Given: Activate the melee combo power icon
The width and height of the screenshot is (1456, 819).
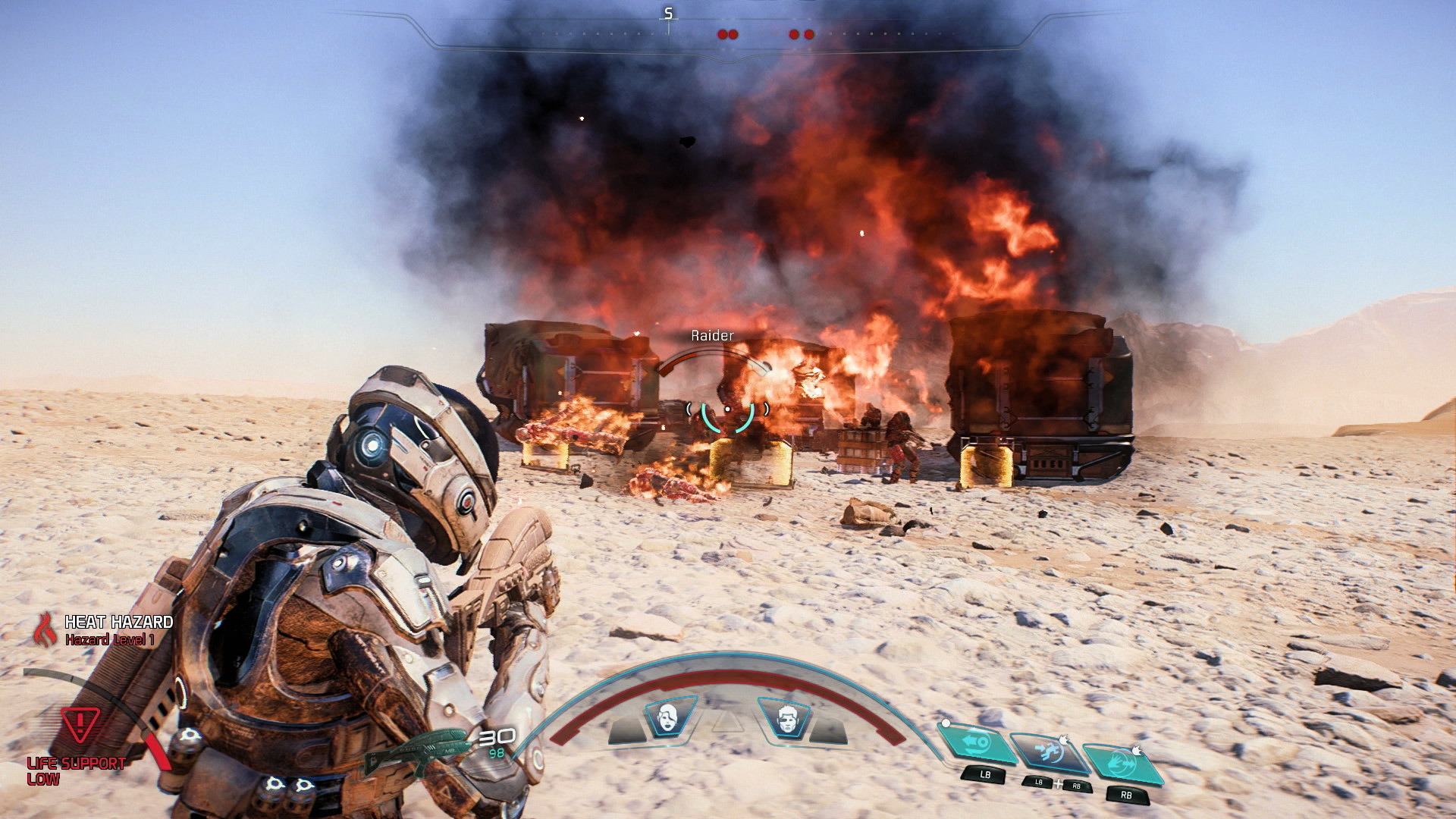Looking at the screenshot, I should (x=1050, y=751).
